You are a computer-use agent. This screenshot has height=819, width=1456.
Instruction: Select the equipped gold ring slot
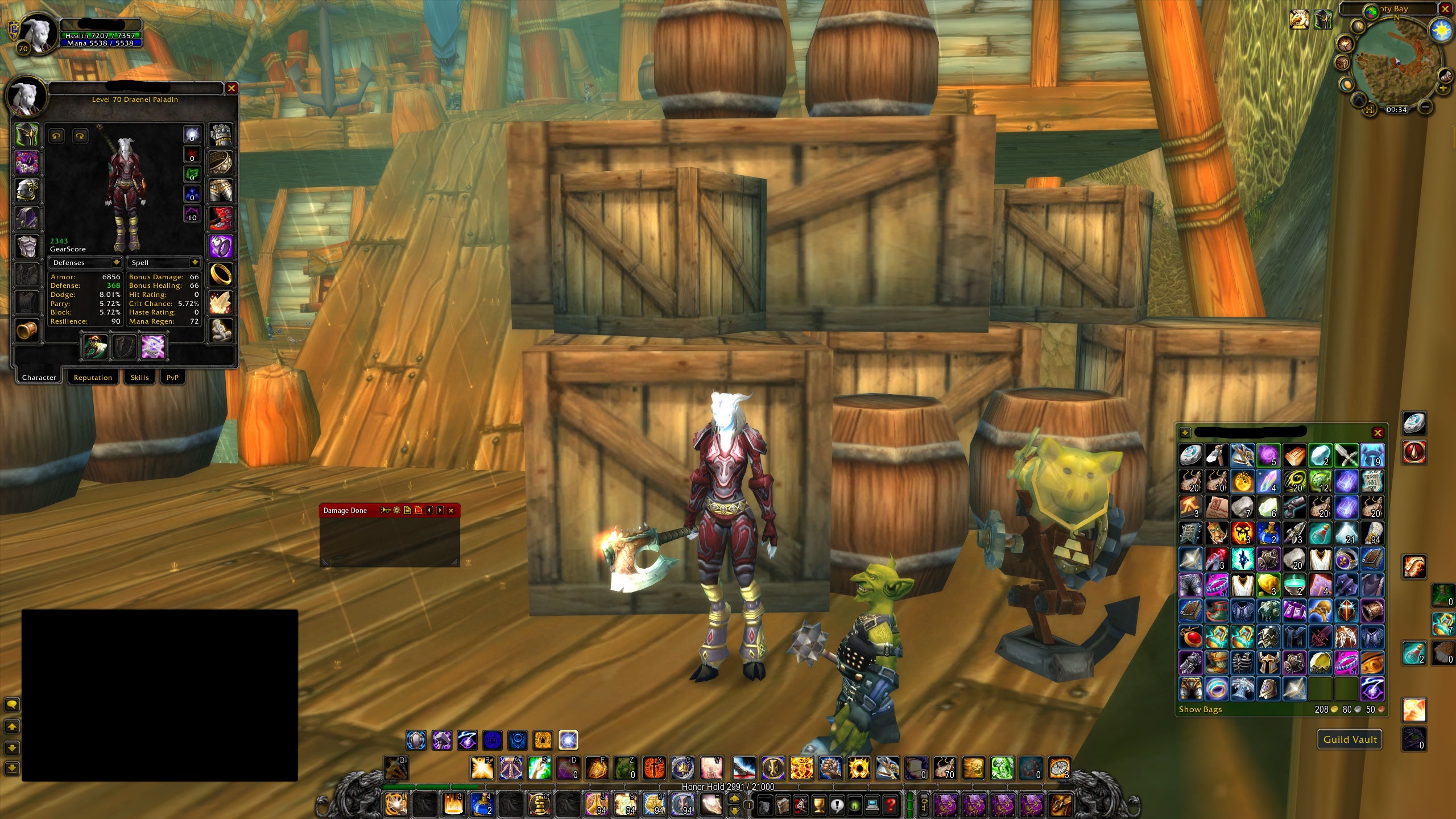[220, 274]
